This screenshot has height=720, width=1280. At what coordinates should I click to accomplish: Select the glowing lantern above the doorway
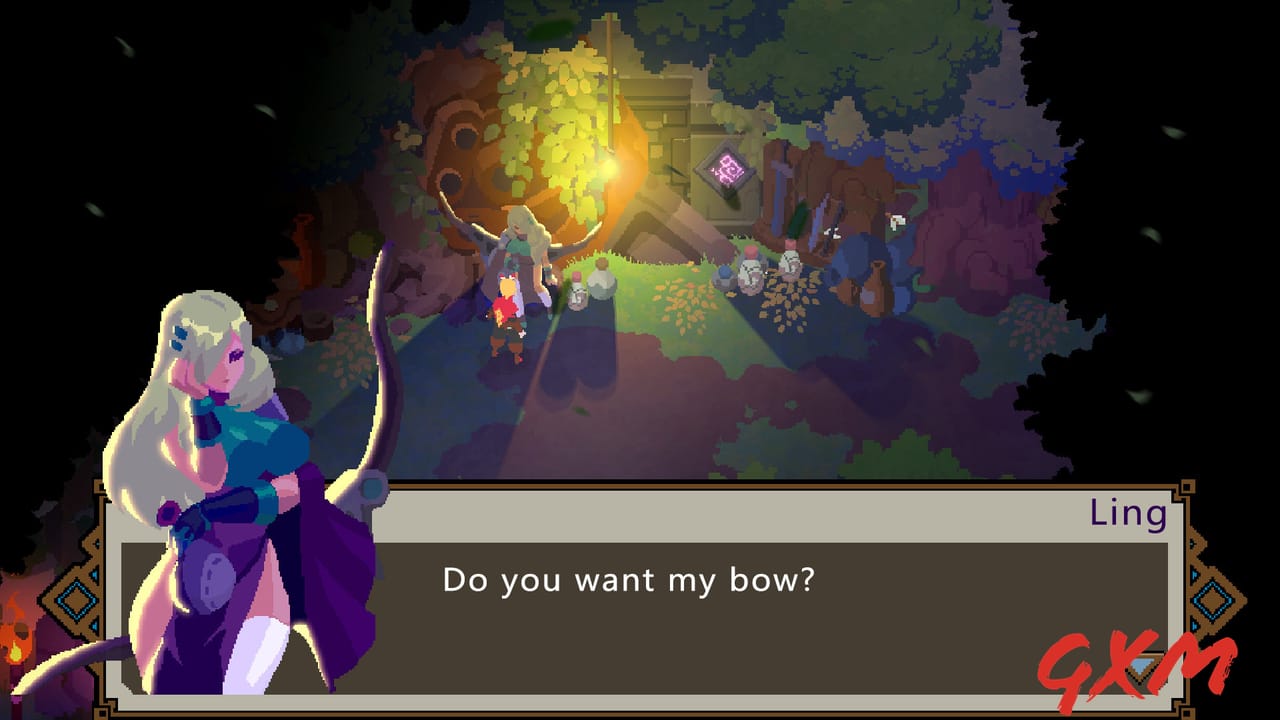coord(608,169)
